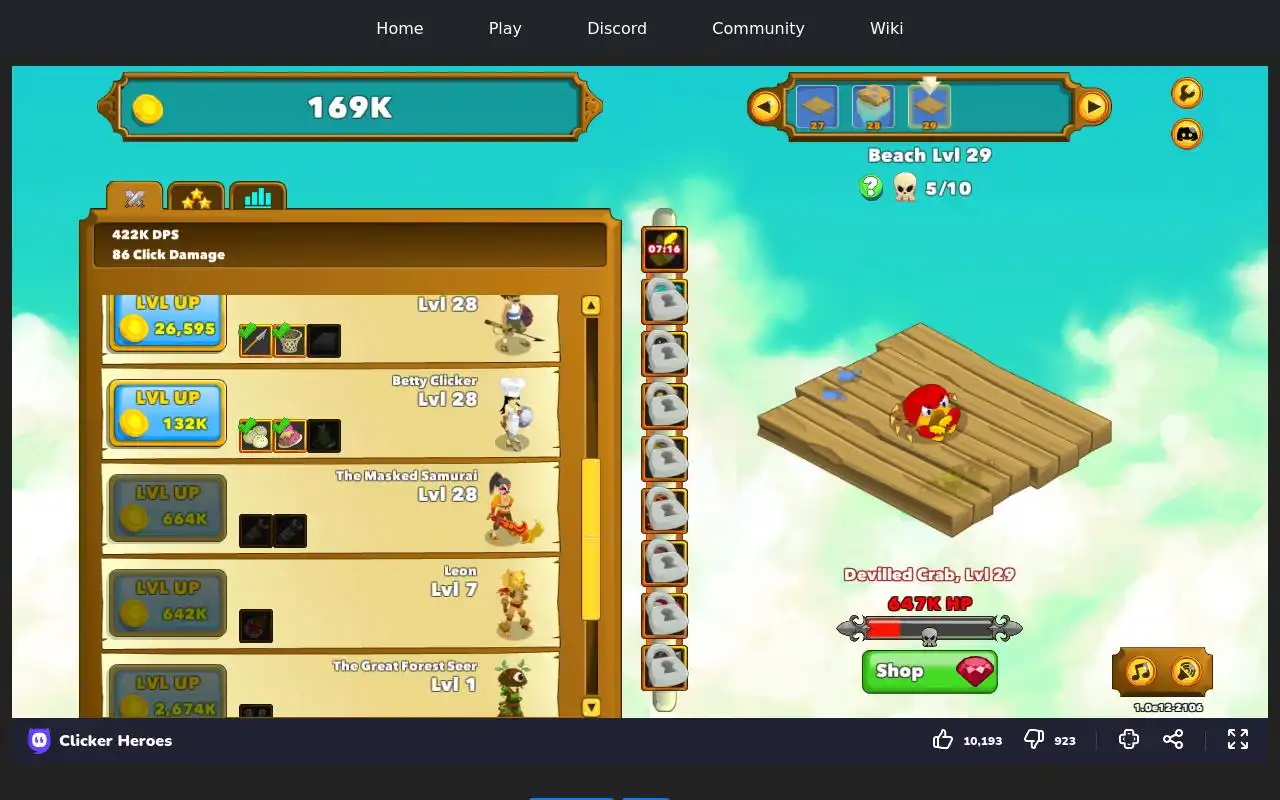Level up Leon for 642K gold
Viewport: 1280px width, 800px height.
(x=167, y=602)
